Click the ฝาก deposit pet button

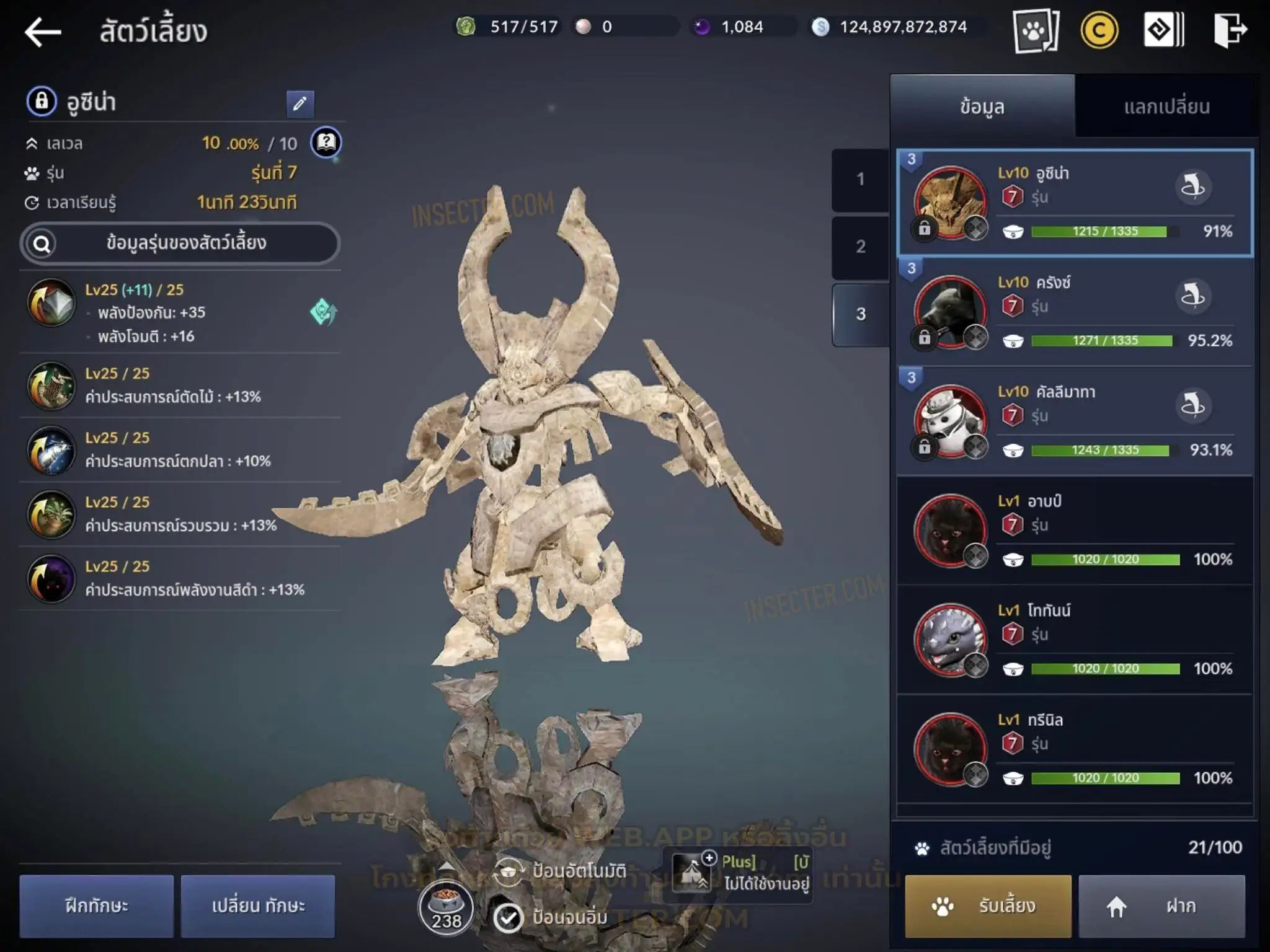tap(1161, 906)
